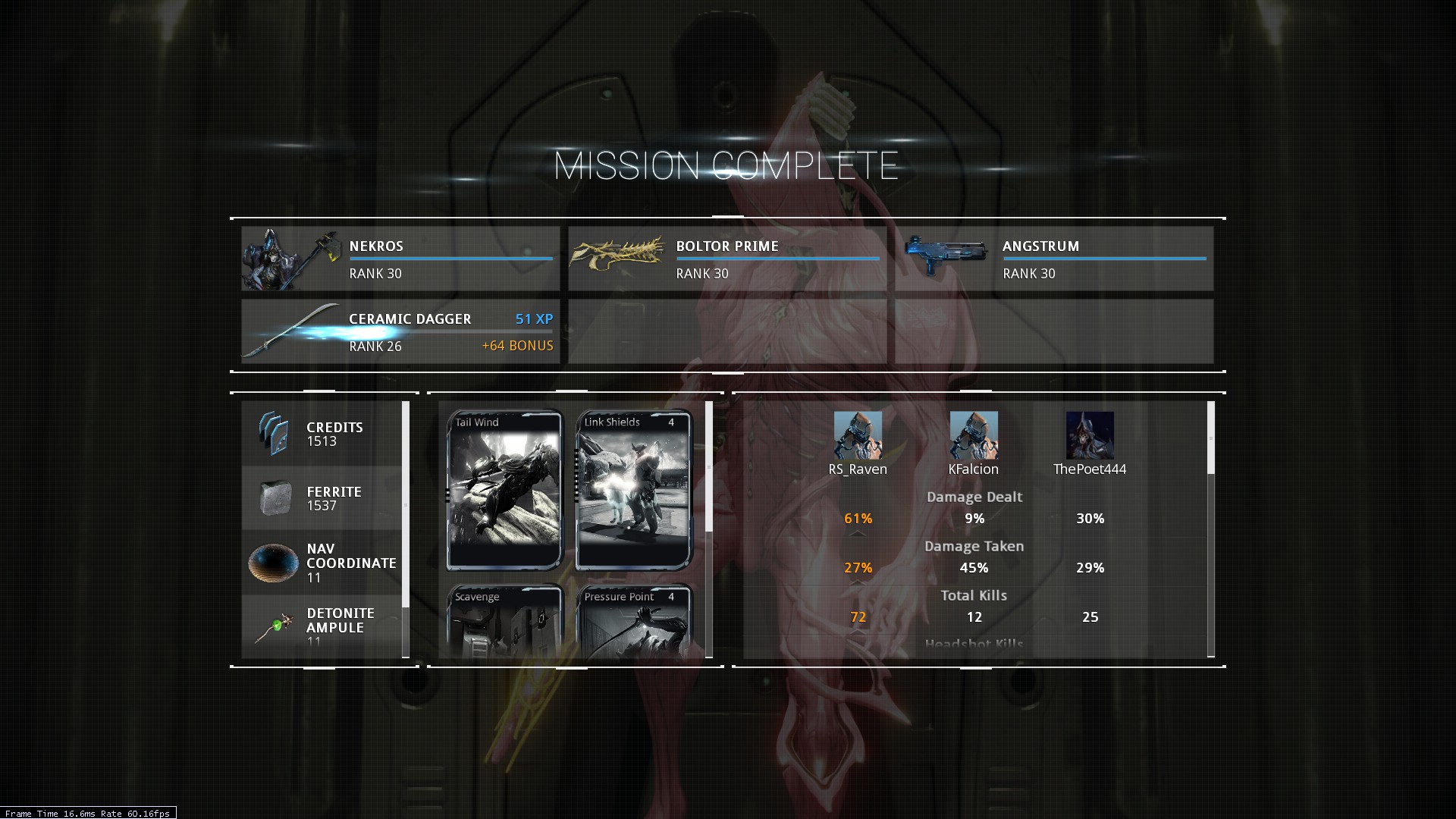Click RS_Raven's player avatar

[x=858, y=435]
